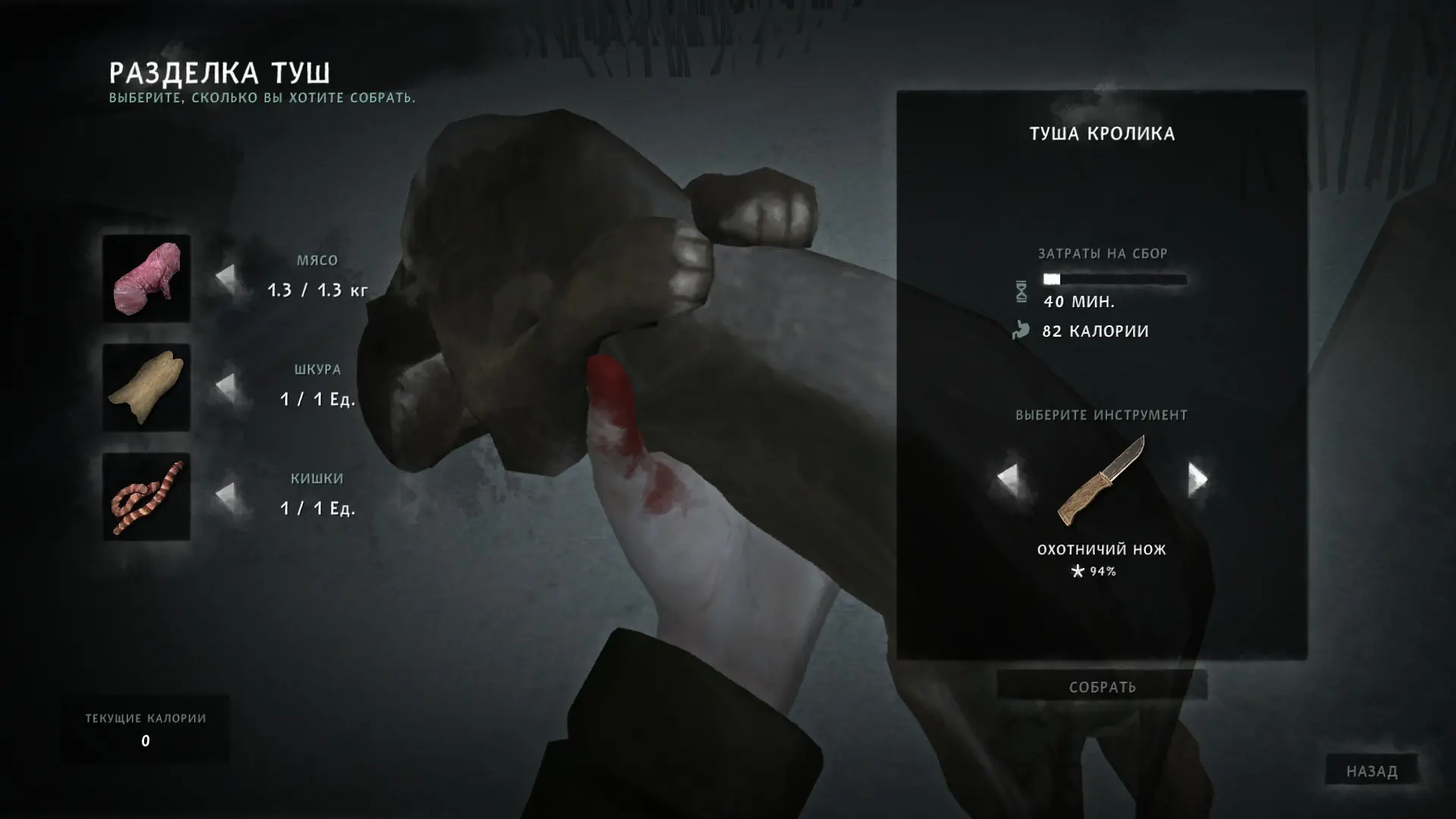Viewport: 1456px width, 819px height.
Task: Harvest with the Собрать button
Action: tap(1102, 687)
